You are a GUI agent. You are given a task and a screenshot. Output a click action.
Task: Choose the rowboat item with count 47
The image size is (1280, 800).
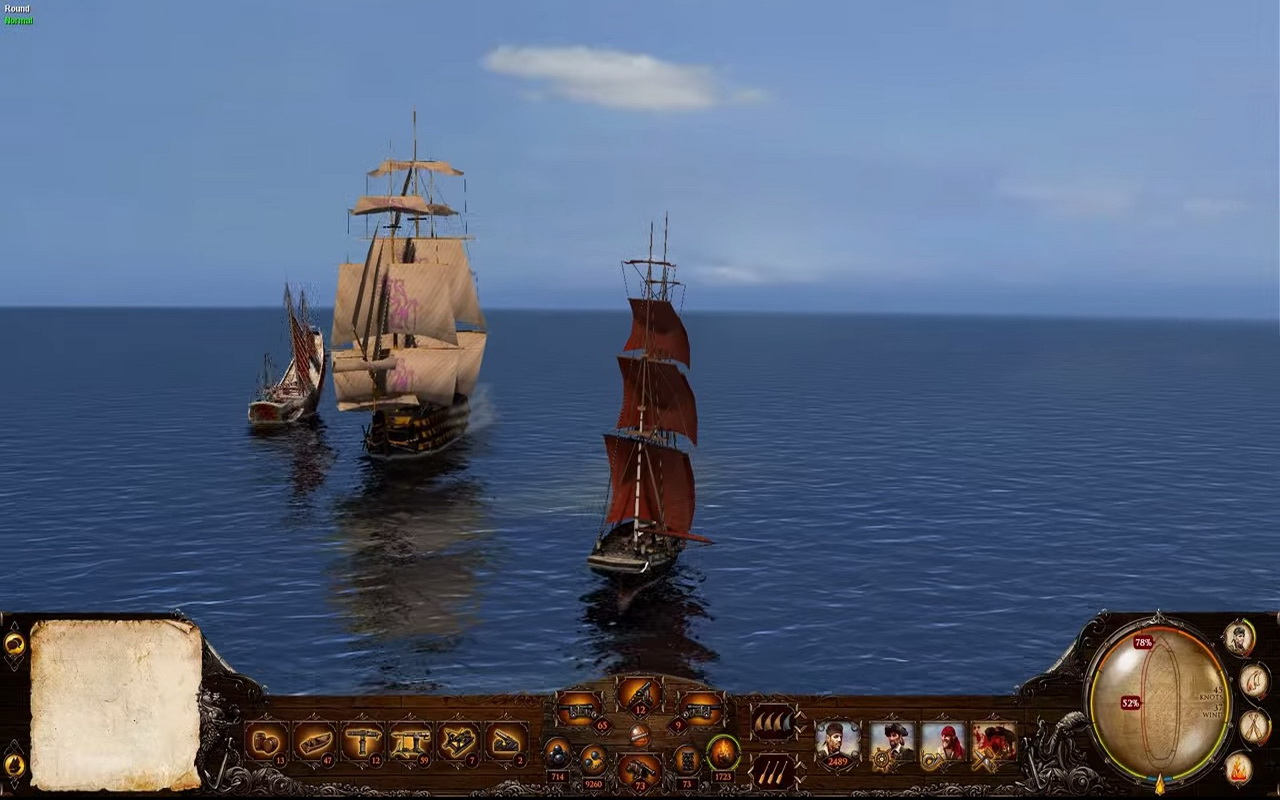(x=314, y=743)
